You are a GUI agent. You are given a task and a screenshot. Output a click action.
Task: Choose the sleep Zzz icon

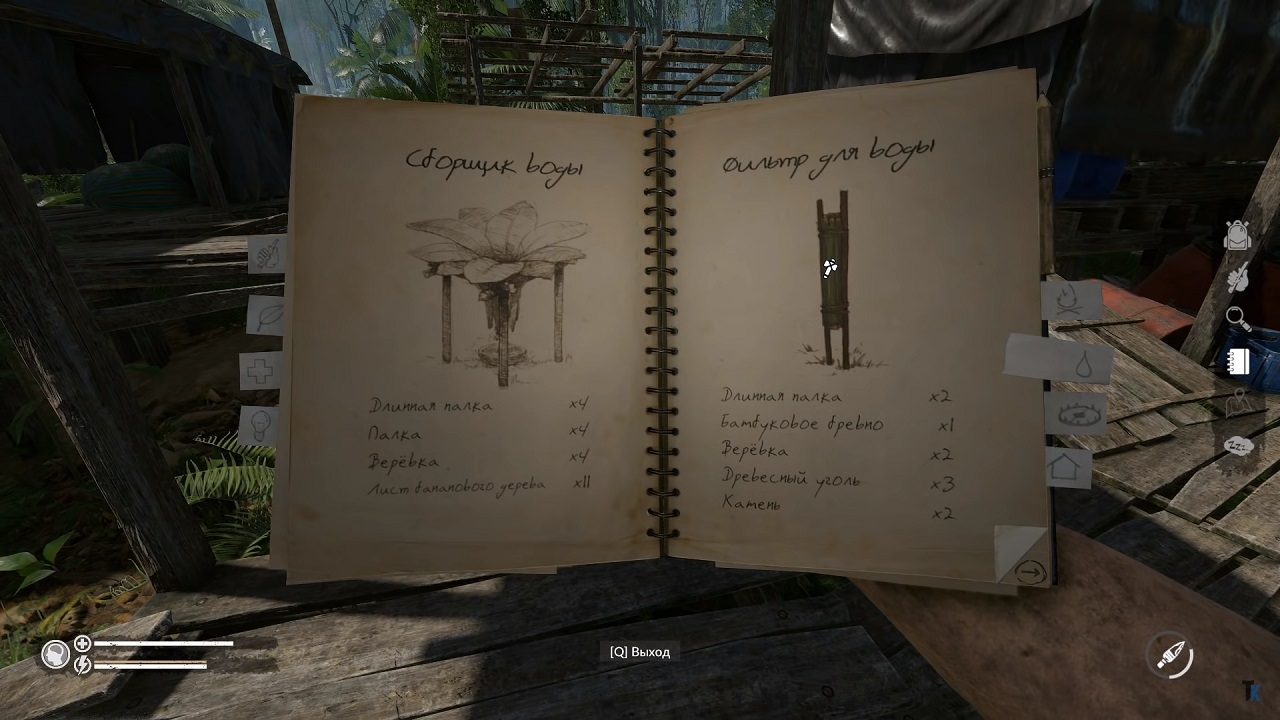[x=1238, y=445]
